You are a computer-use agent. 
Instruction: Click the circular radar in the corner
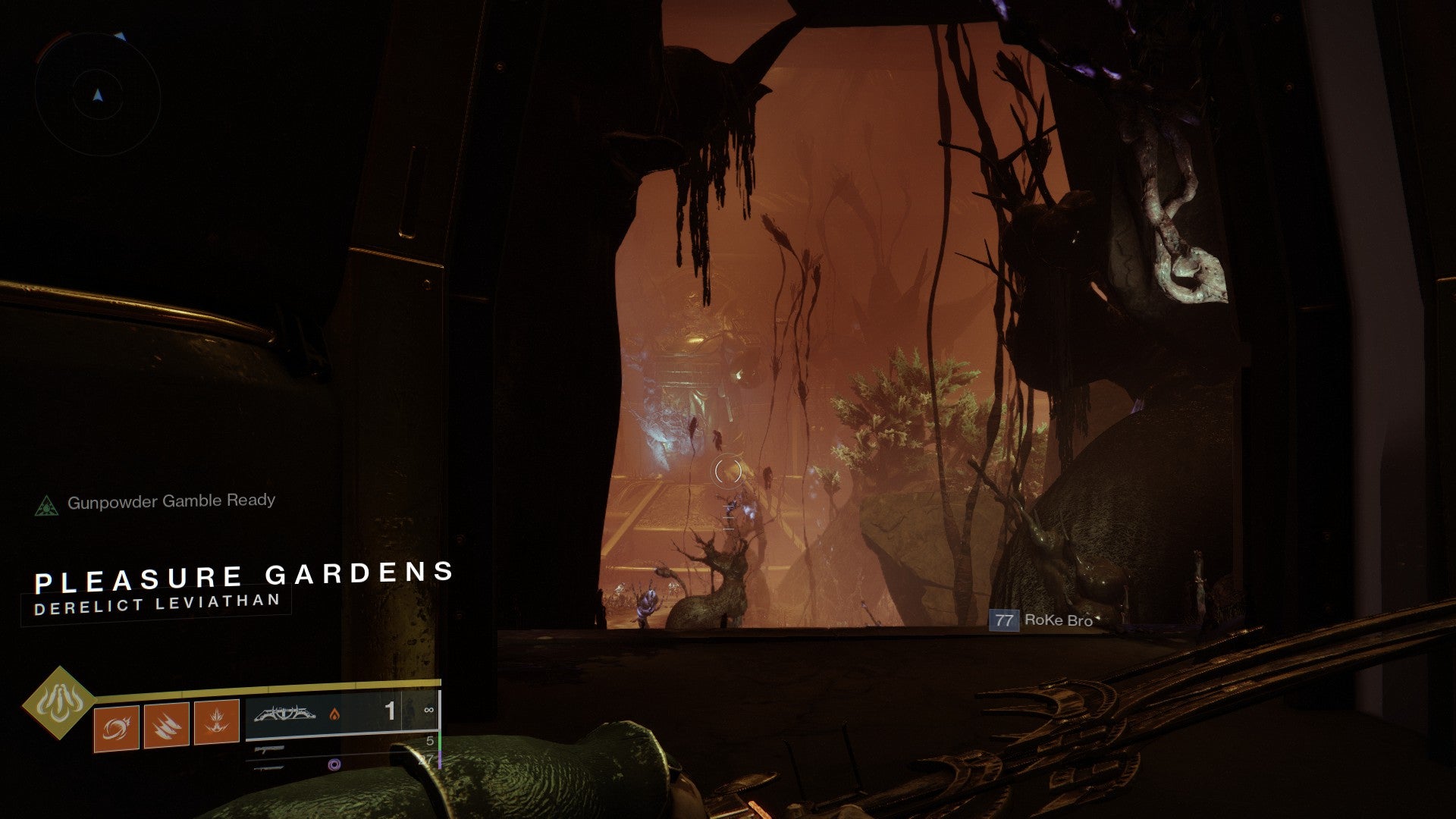coord(97,95)
